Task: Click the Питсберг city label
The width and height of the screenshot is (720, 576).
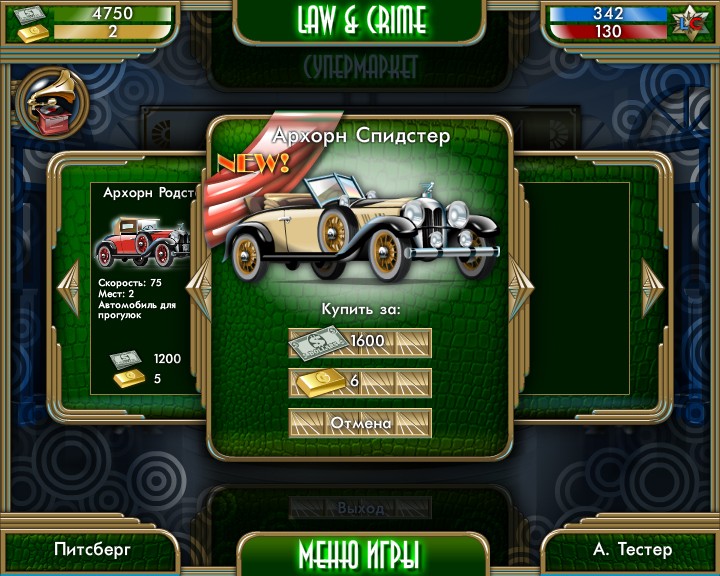Action: pyautogui.click(x=92, y=549)
